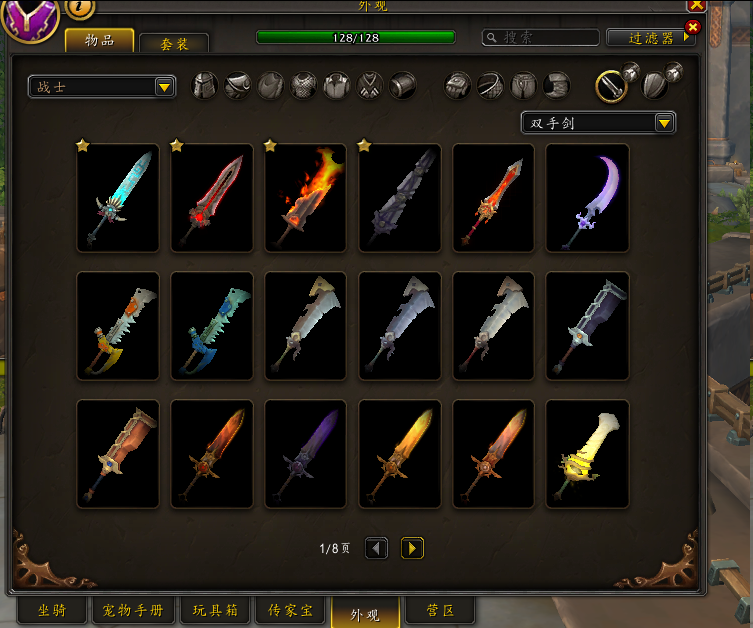Choose the glowing yellow sword appearance

coord(588,453)
